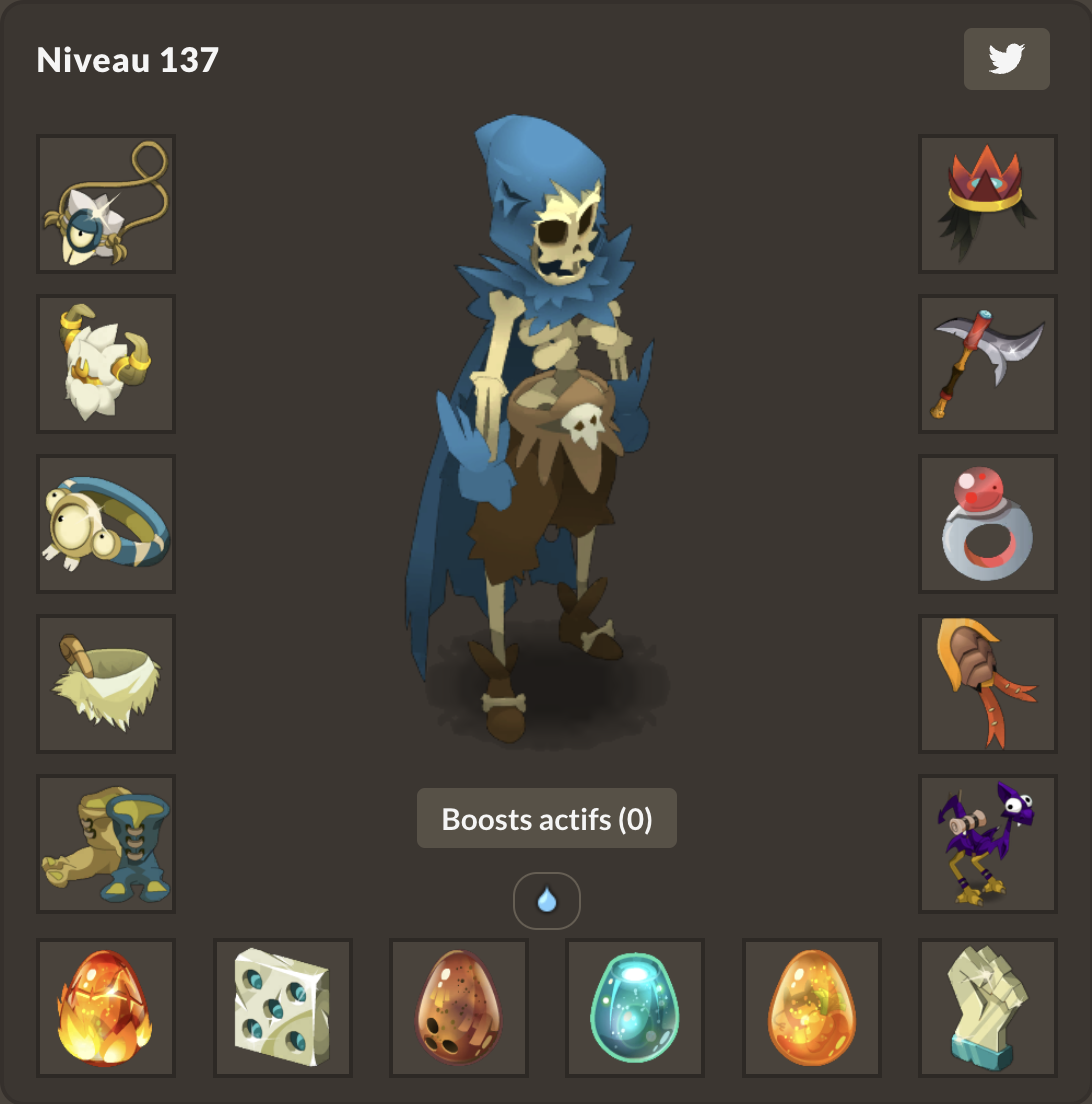
Task: Click the water droplet element icon
Action: point(546,901)
